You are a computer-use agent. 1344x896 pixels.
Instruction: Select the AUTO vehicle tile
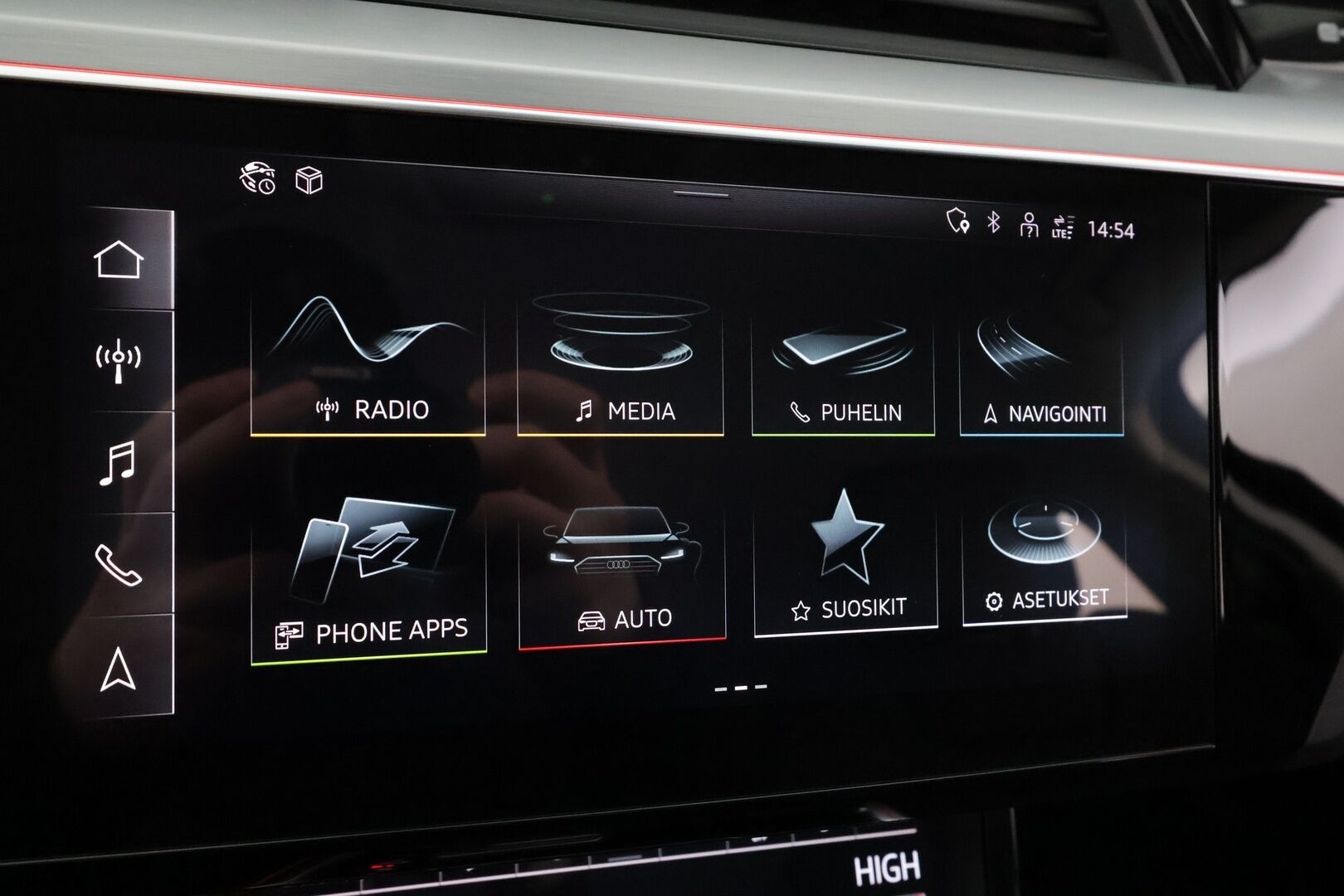pyautogui.click(x=622, y=572)
